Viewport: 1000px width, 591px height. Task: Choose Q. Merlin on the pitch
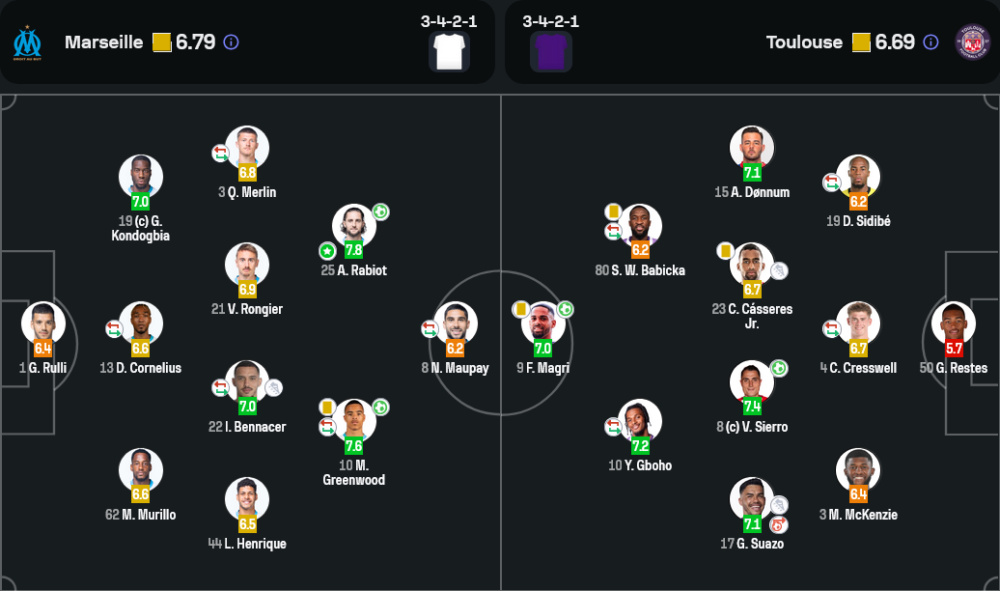pyautogui.click(x=247, y=147)
